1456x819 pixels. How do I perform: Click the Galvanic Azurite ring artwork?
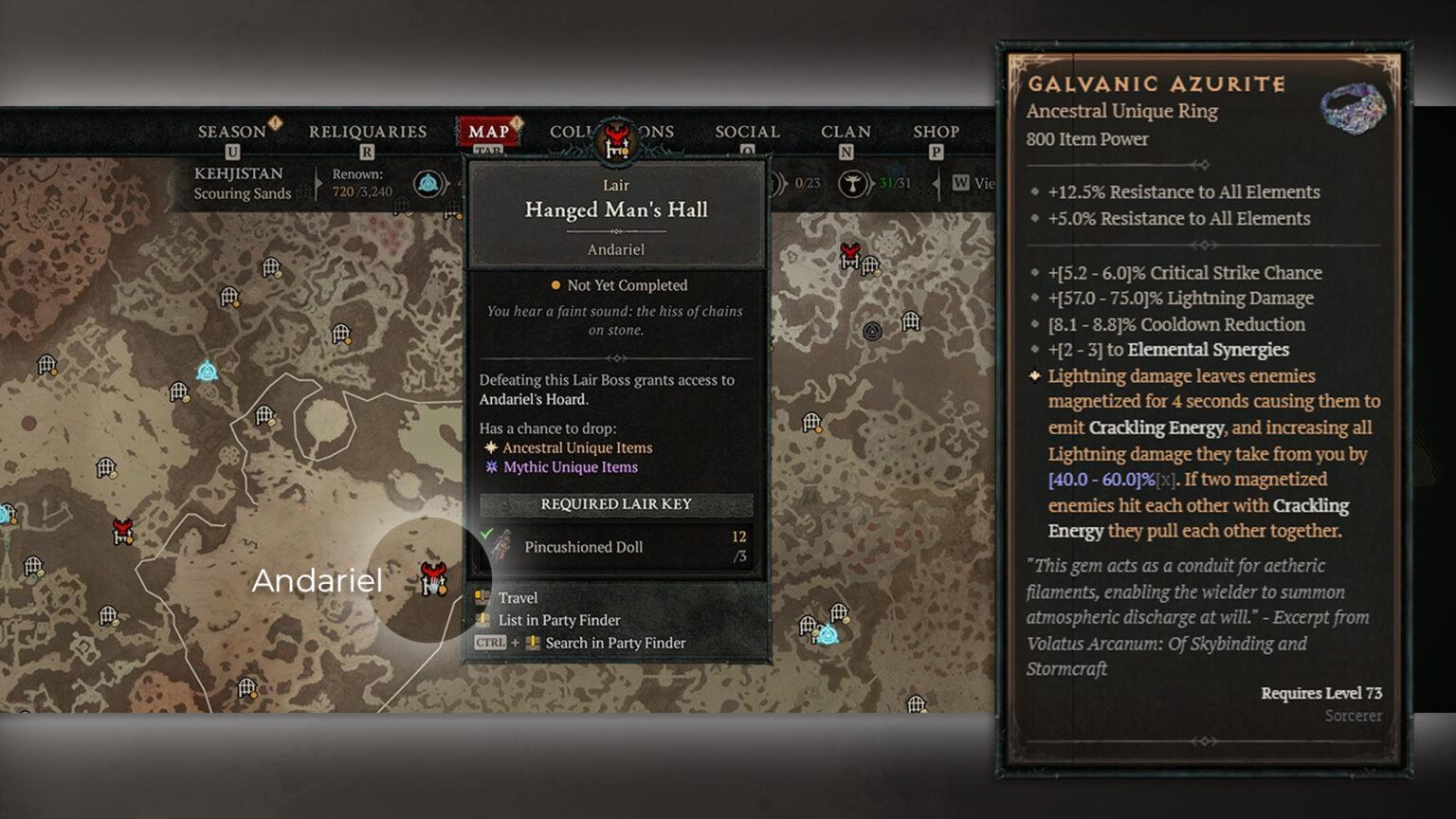[x=1350, y=110]
